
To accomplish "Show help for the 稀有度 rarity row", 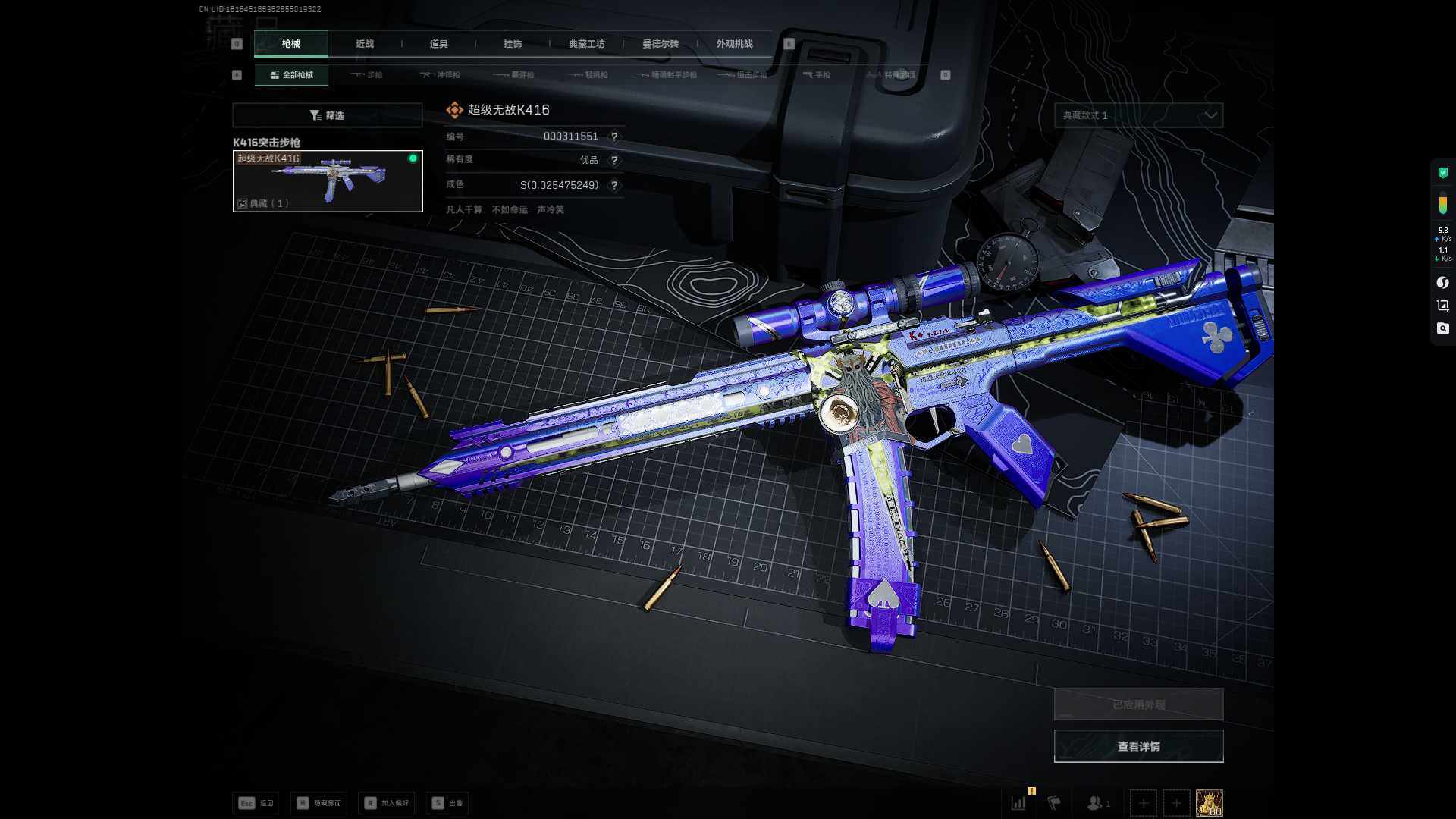I will [x=614, y=160].
